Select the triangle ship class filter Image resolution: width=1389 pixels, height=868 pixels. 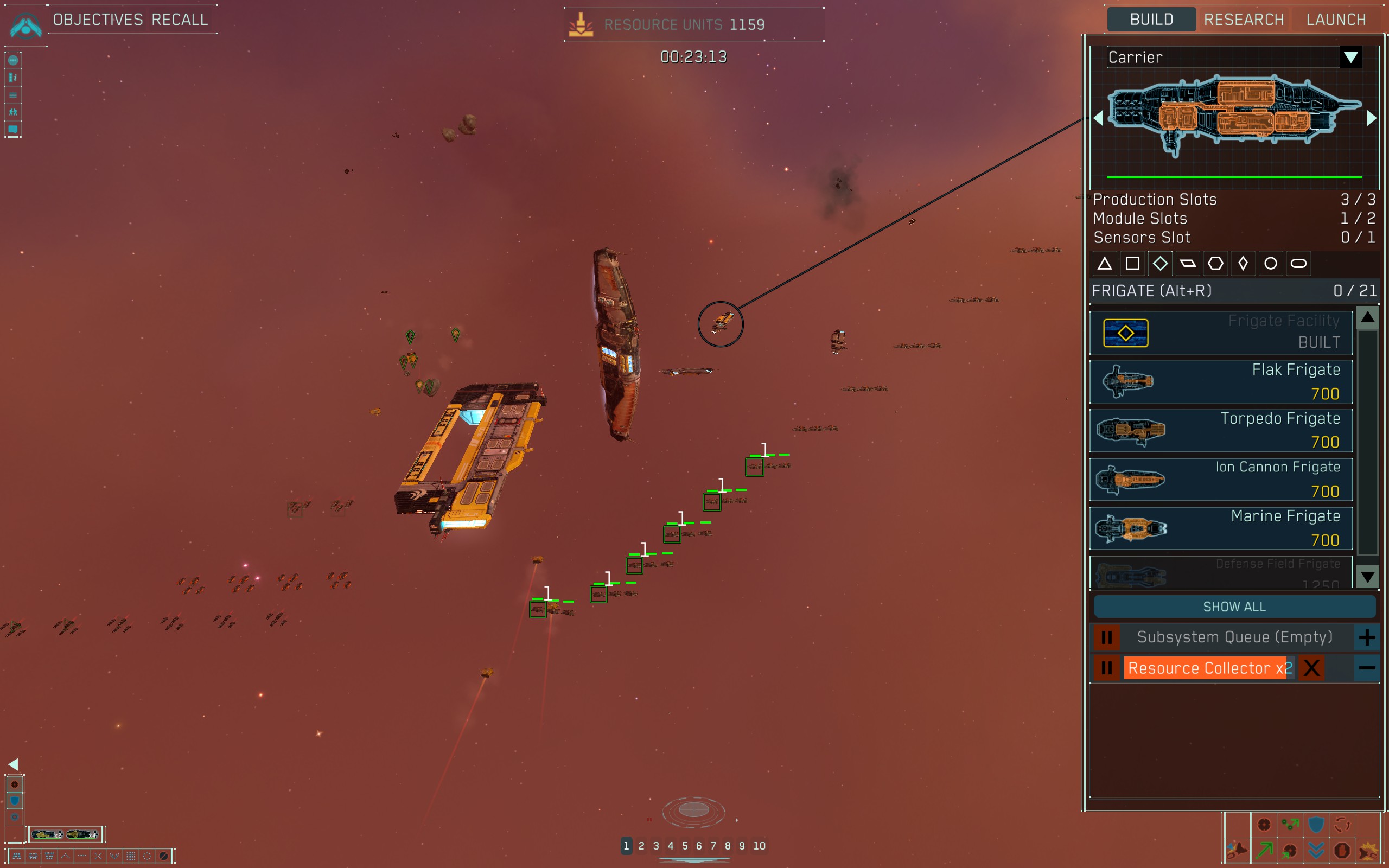(x=1104, y=264)
